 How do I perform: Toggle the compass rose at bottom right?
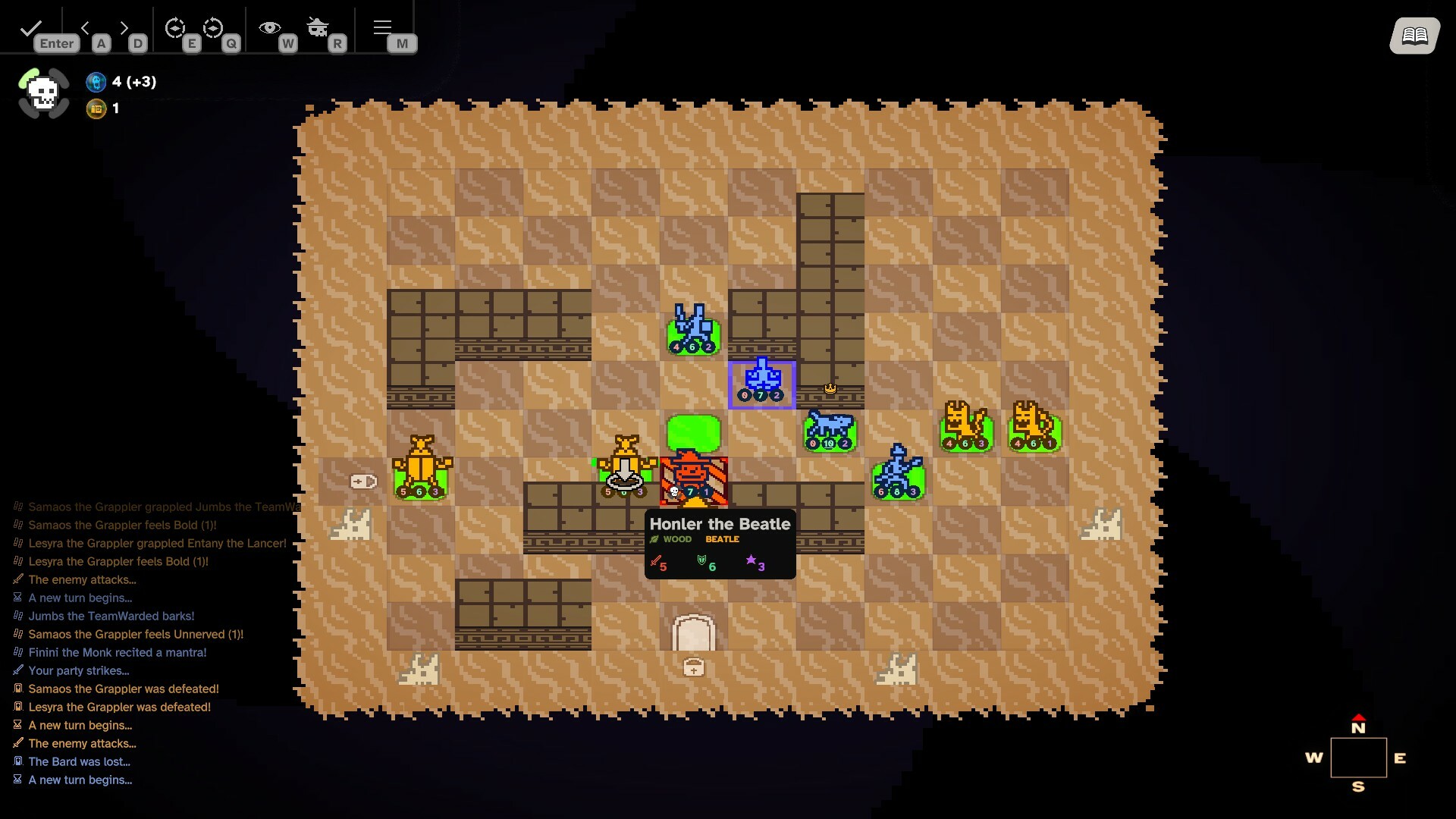pos(1360,758)
